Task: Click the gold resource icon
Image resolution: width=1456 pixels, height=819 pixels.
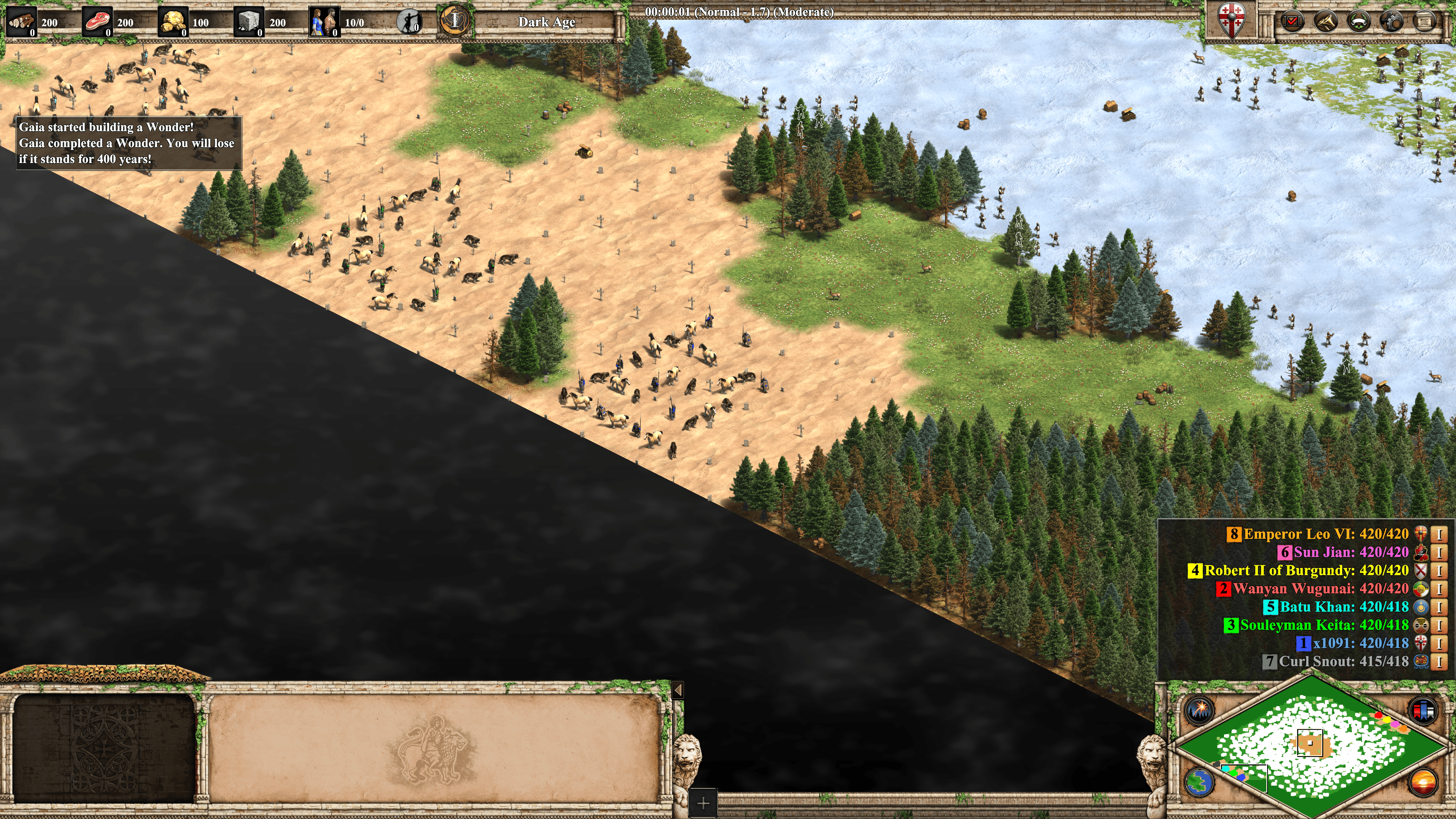Action: coord(173,22)
